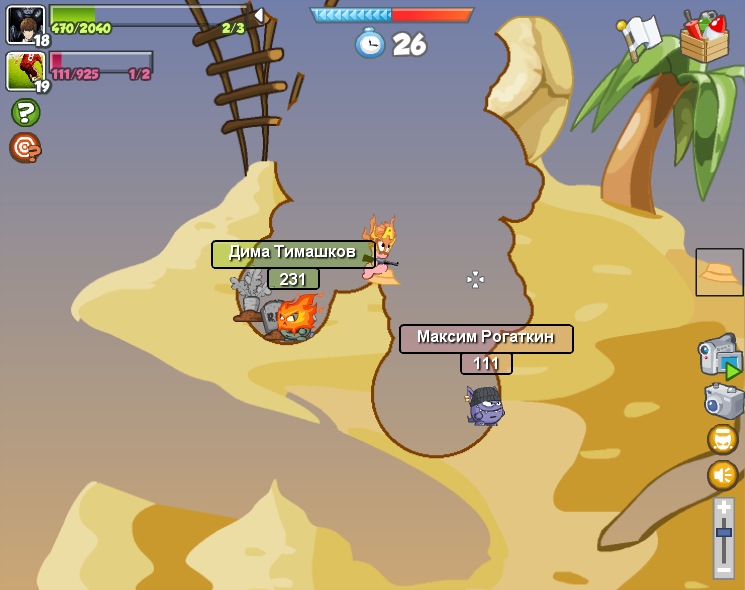Click the orange target hint button
Screen dimensions: 745x590
[25, 147]
